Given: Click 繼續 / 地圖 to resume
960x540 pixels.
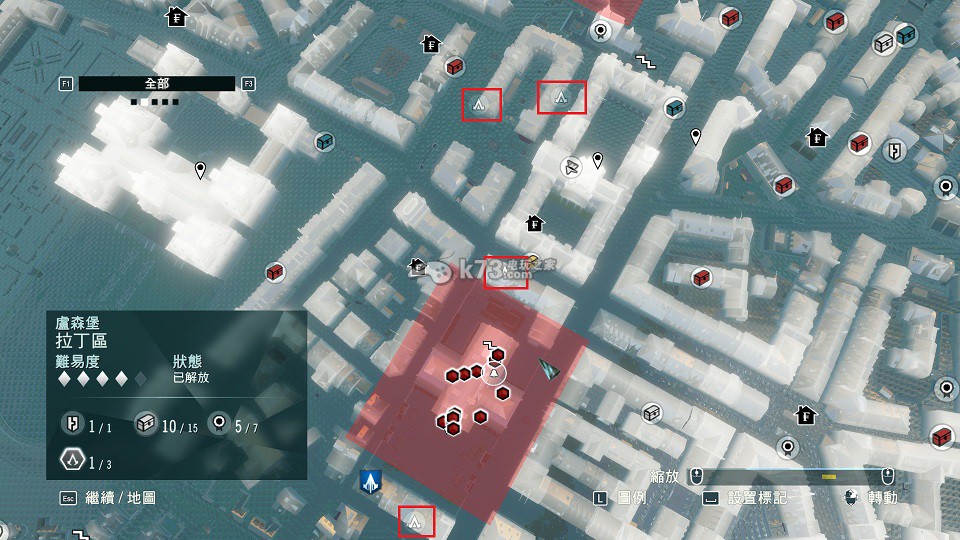Looking at the screenshot, I should point(122,497).
